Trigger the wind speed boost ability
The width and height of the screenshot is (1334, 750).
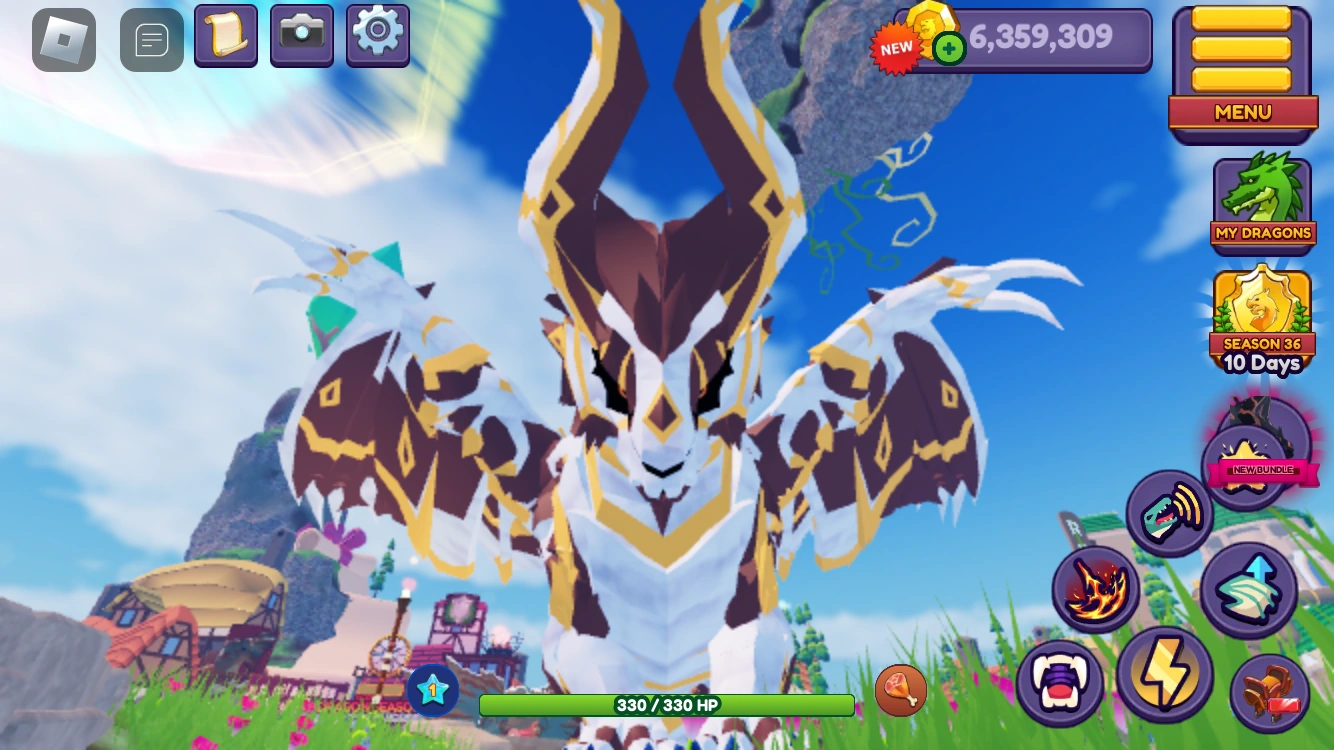(x=1249, y=589)
